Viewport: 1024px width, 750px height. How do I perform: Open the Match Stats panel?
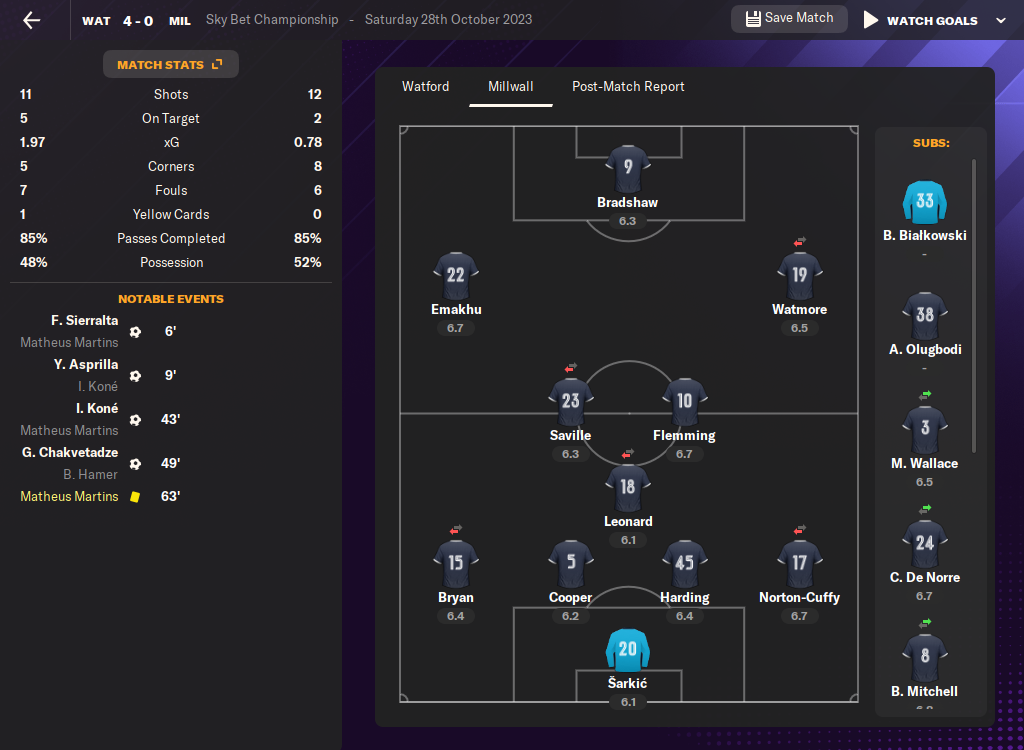pos(171,65)
